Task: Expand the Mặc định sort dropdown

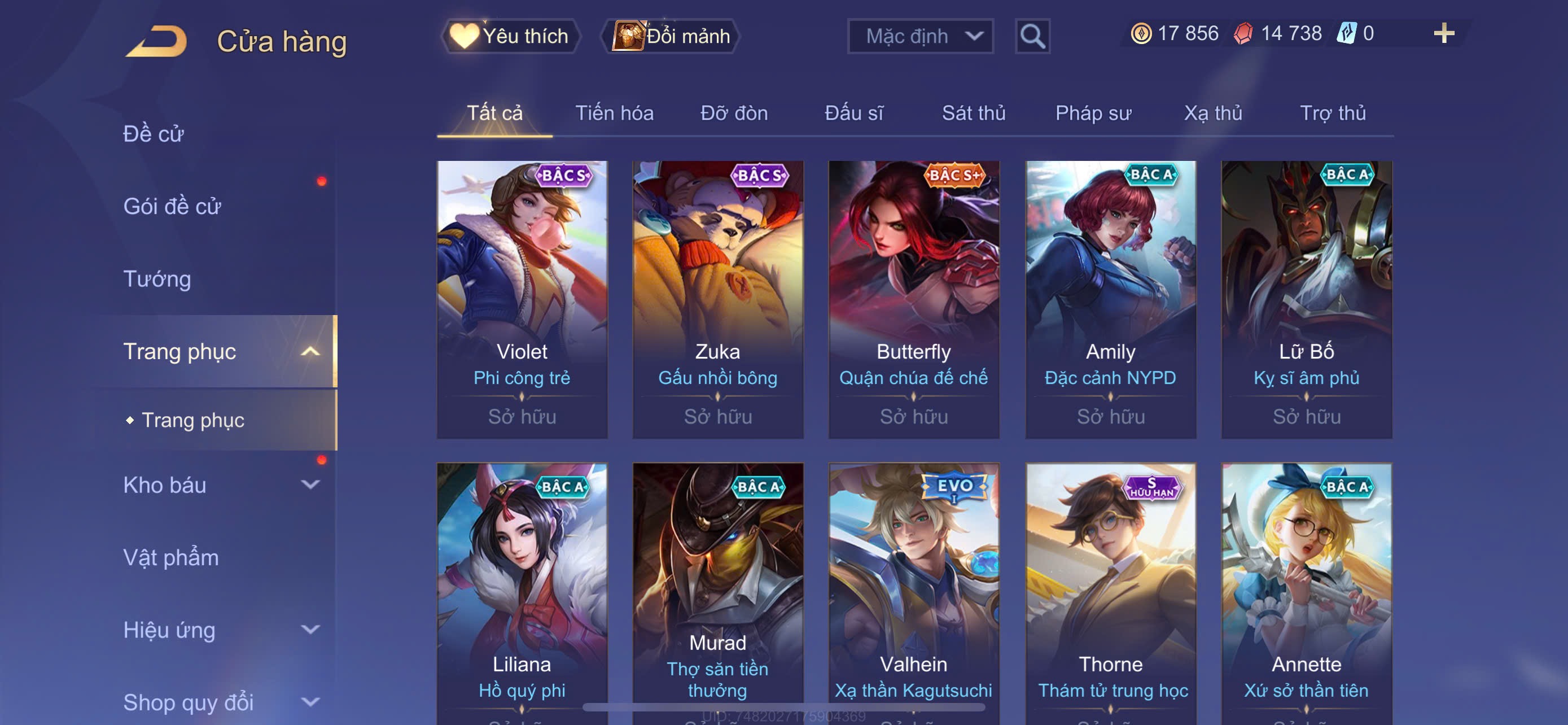Action: pos(919,37)
